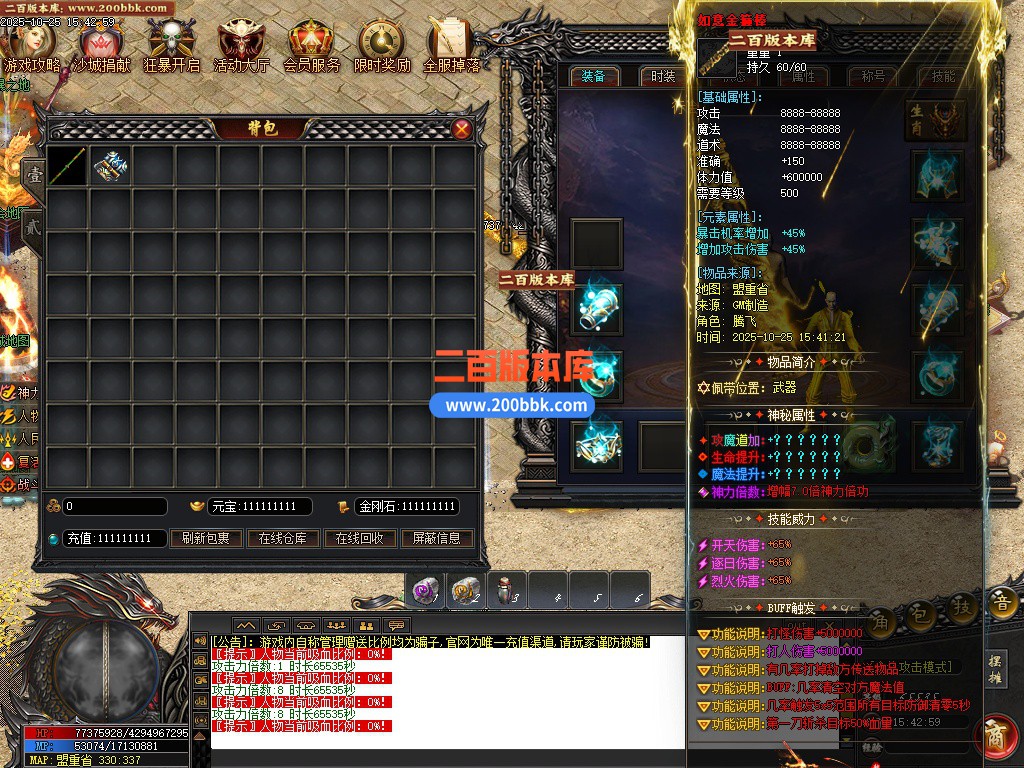Click the 屏蔽信息 block info button

pos(437,538)
